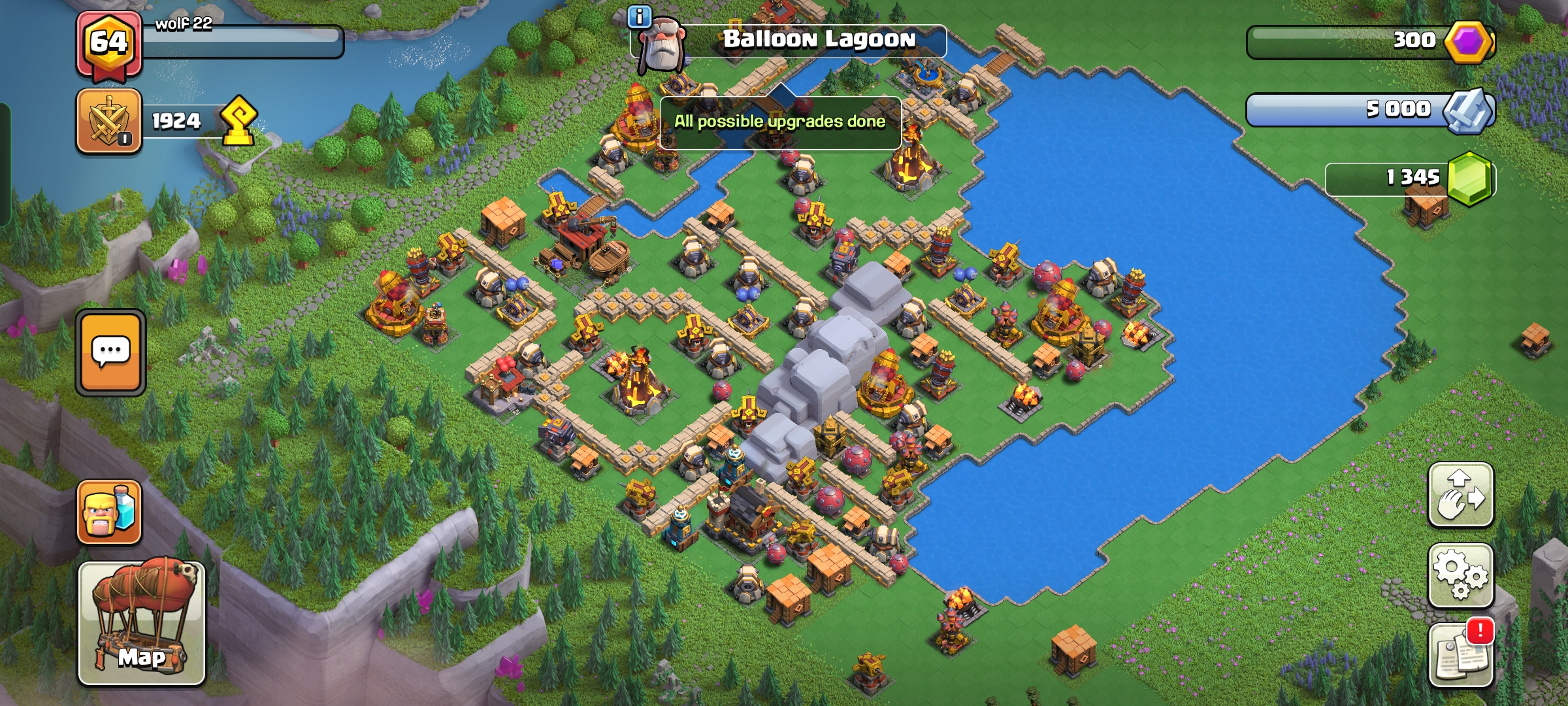This screenshot has height=706, width=1568.
Task: Open the chat speech bubble button
Action: [110, 352]
